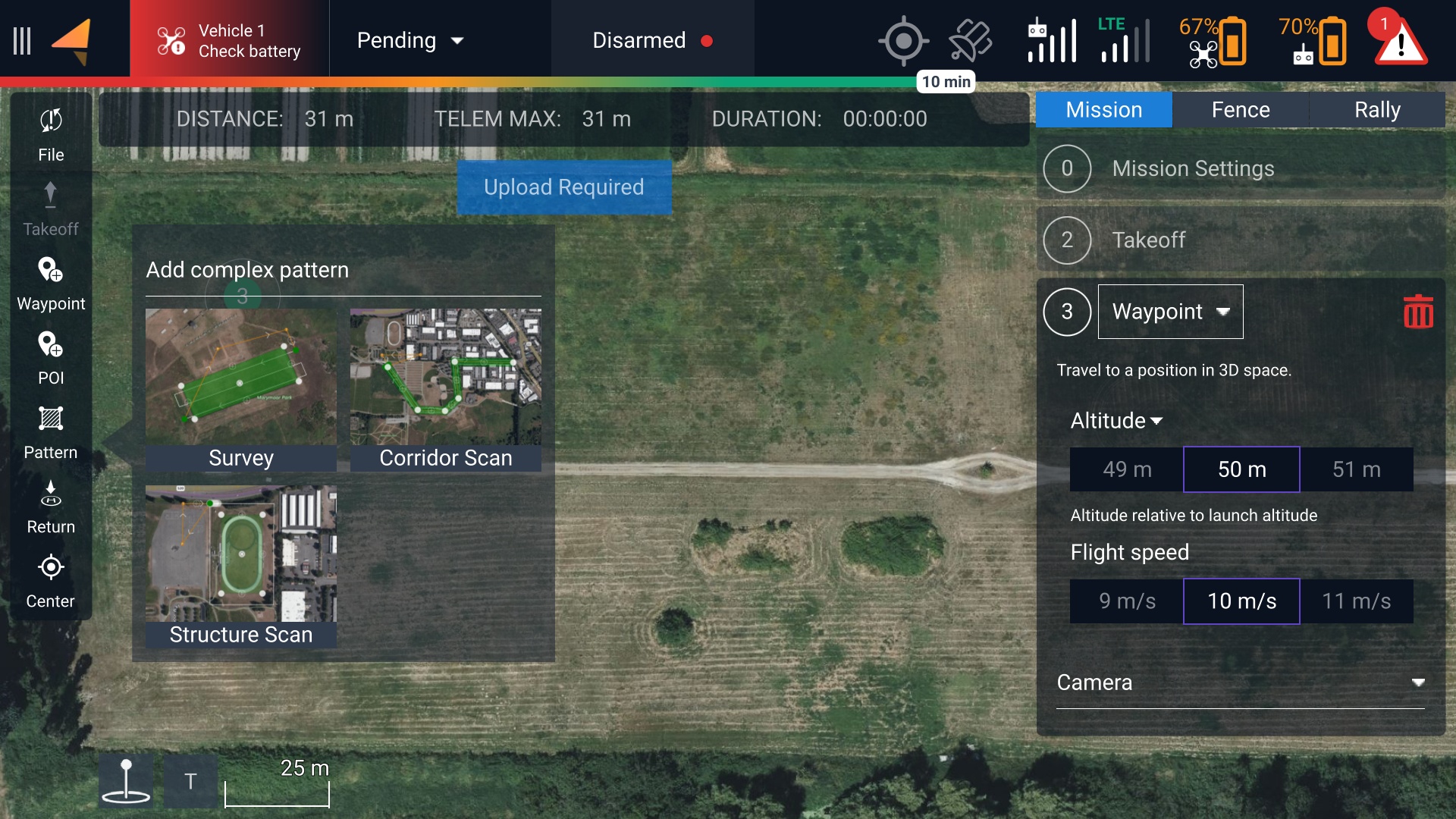
Task: Open the Pending flight mode dropdown
Action: (410, 41)
